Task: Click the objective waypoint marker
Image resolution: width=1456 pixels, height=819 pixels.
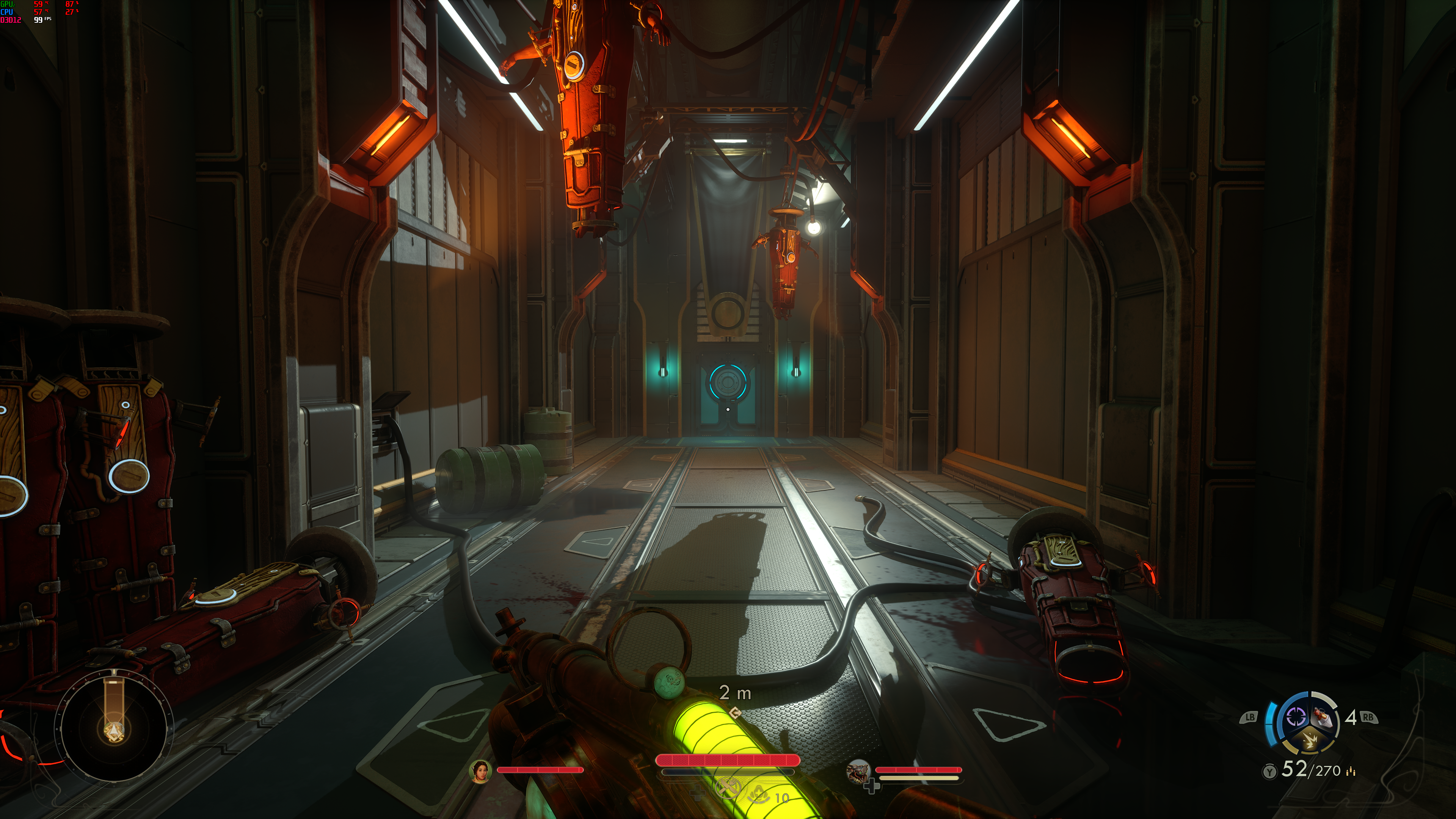Action: click(x=735, y=713)
